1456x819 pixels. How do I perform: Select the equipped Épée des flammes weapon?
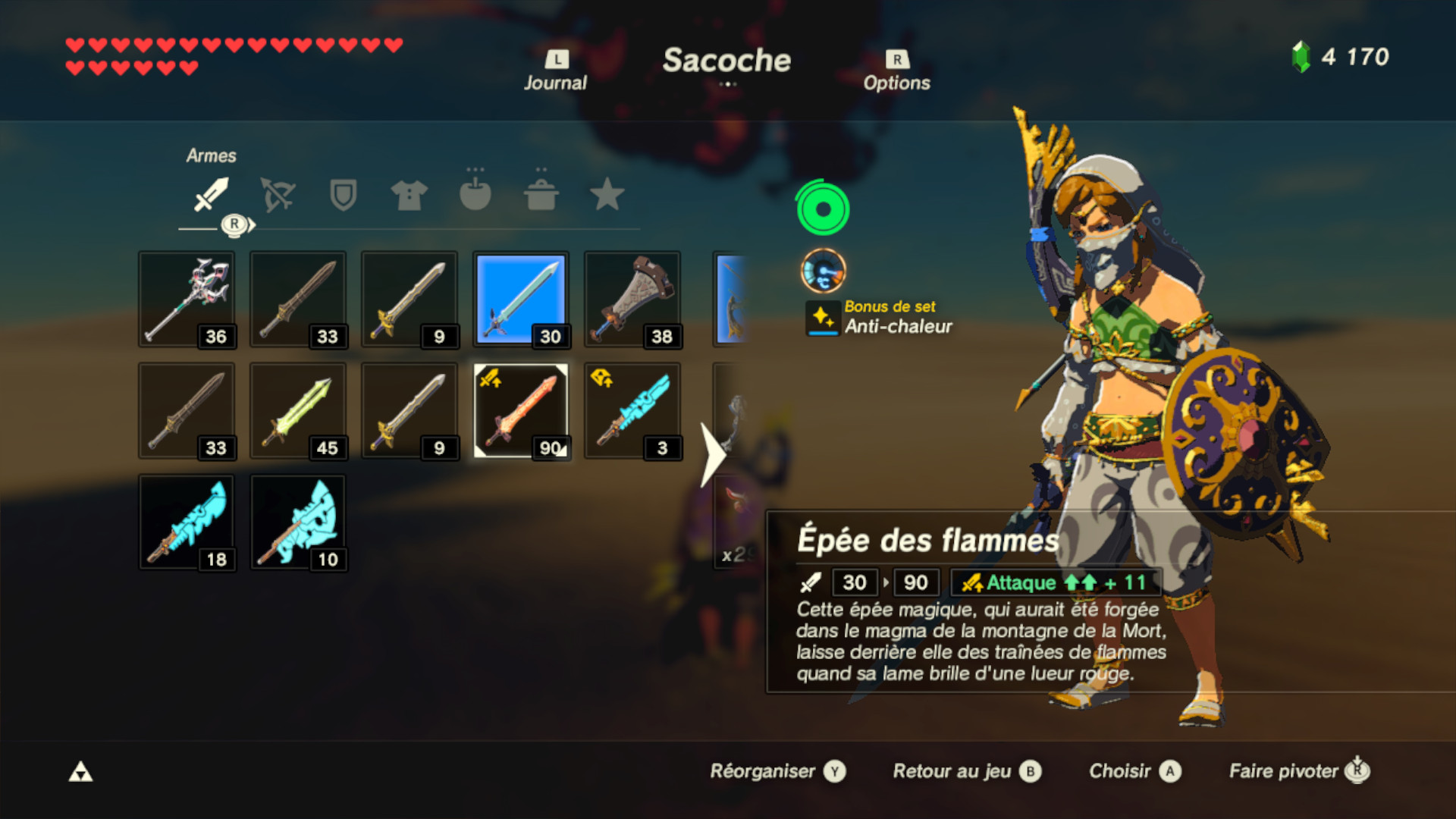click(520, 410)
